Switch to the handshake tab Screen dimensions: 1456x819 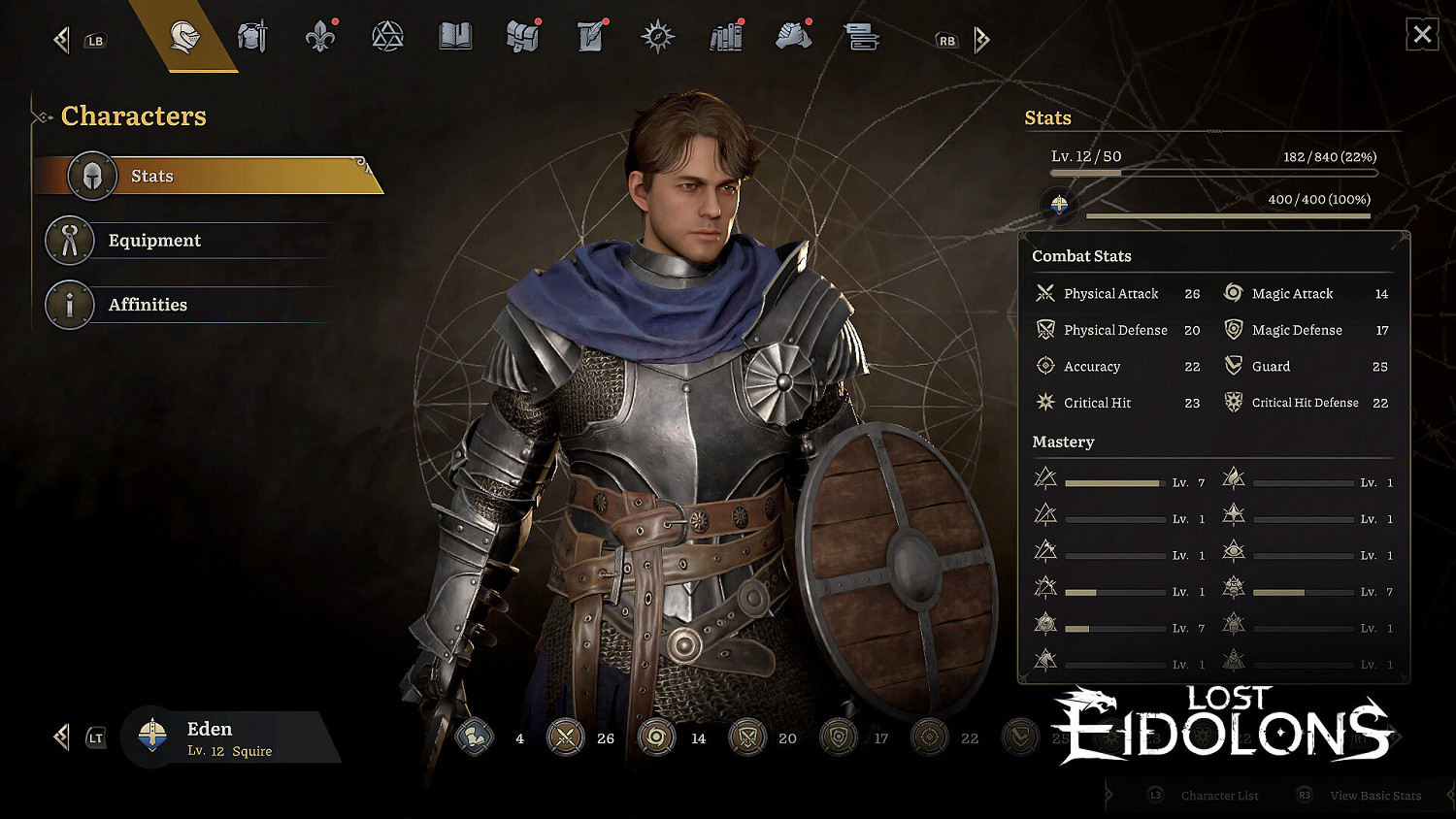793,38
